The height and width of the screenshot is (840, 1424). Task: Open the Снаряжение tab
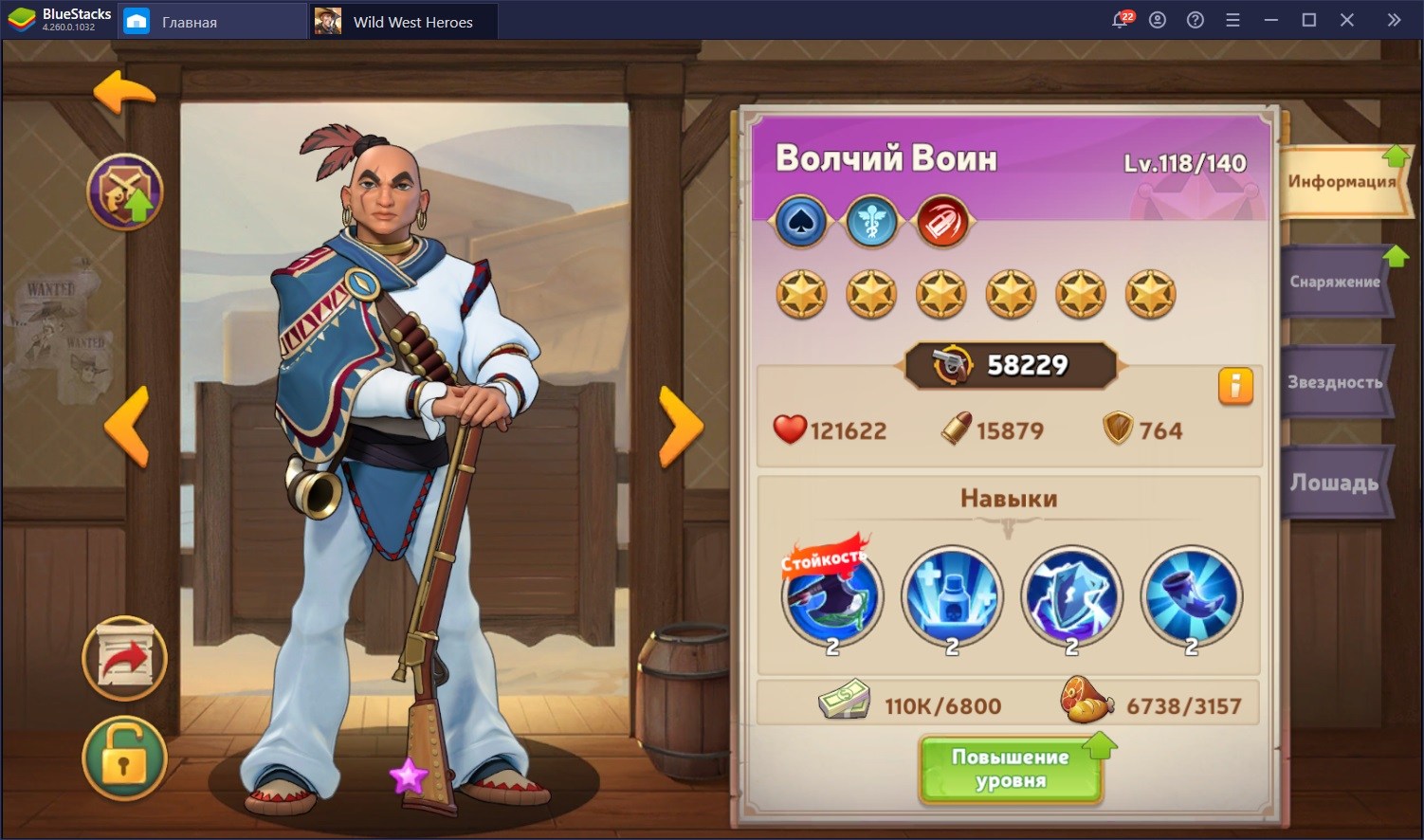(x=1335, y=282)
